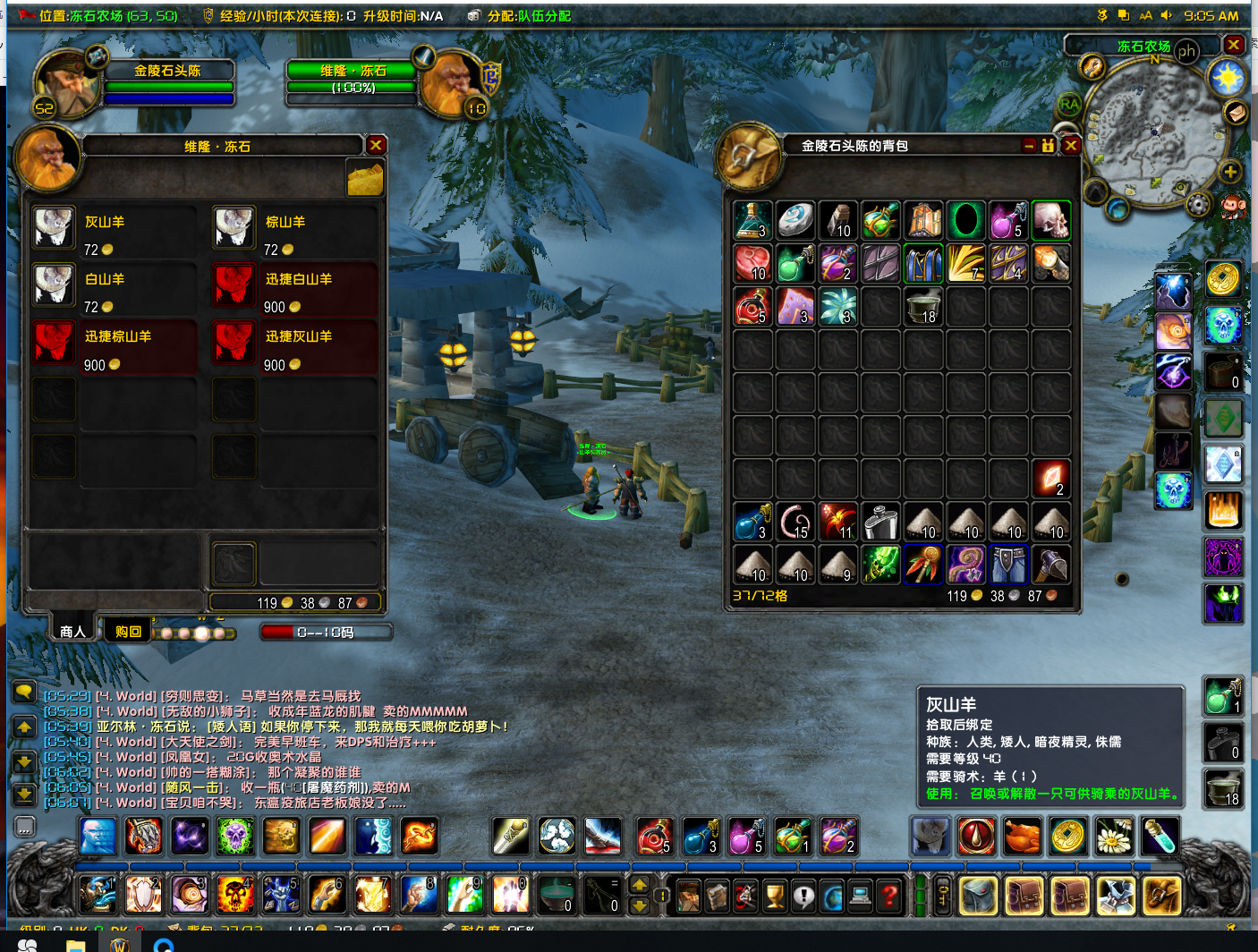Select the 白山羊 merchant item
1258x952 pixels.
(x=54, y=285)
